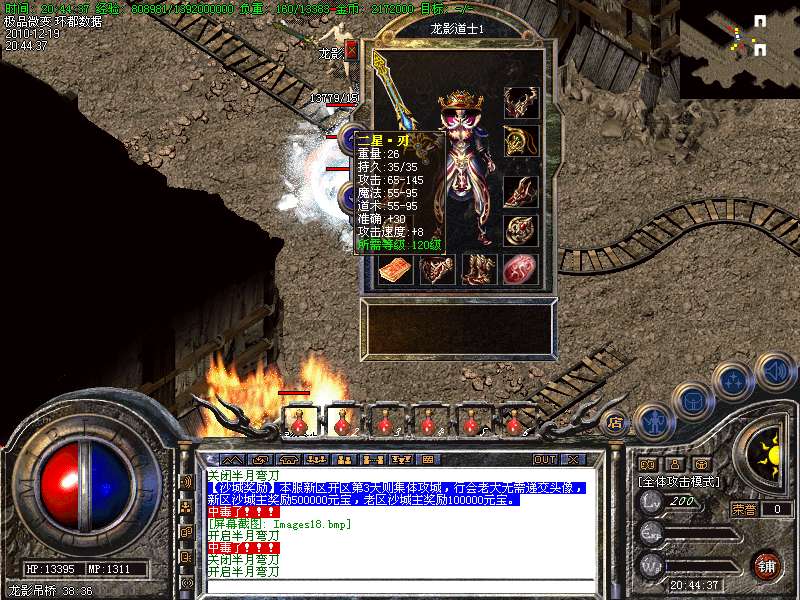Click the OUT button above chat
Screen dimensions: 800x600
pos(544,460)
